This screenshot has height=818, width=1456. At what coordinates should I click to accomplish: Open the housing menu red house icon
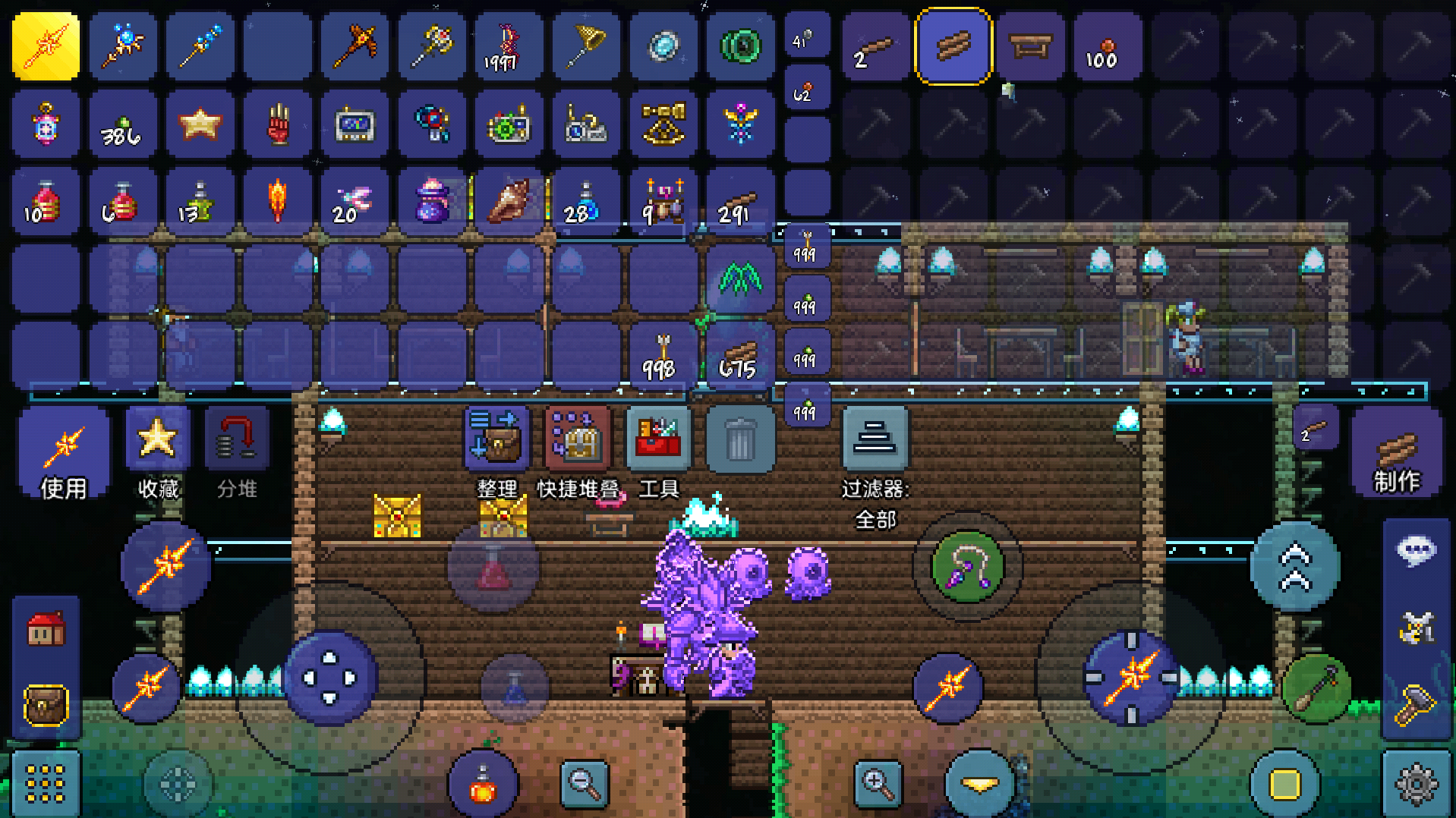pos(46,629)
